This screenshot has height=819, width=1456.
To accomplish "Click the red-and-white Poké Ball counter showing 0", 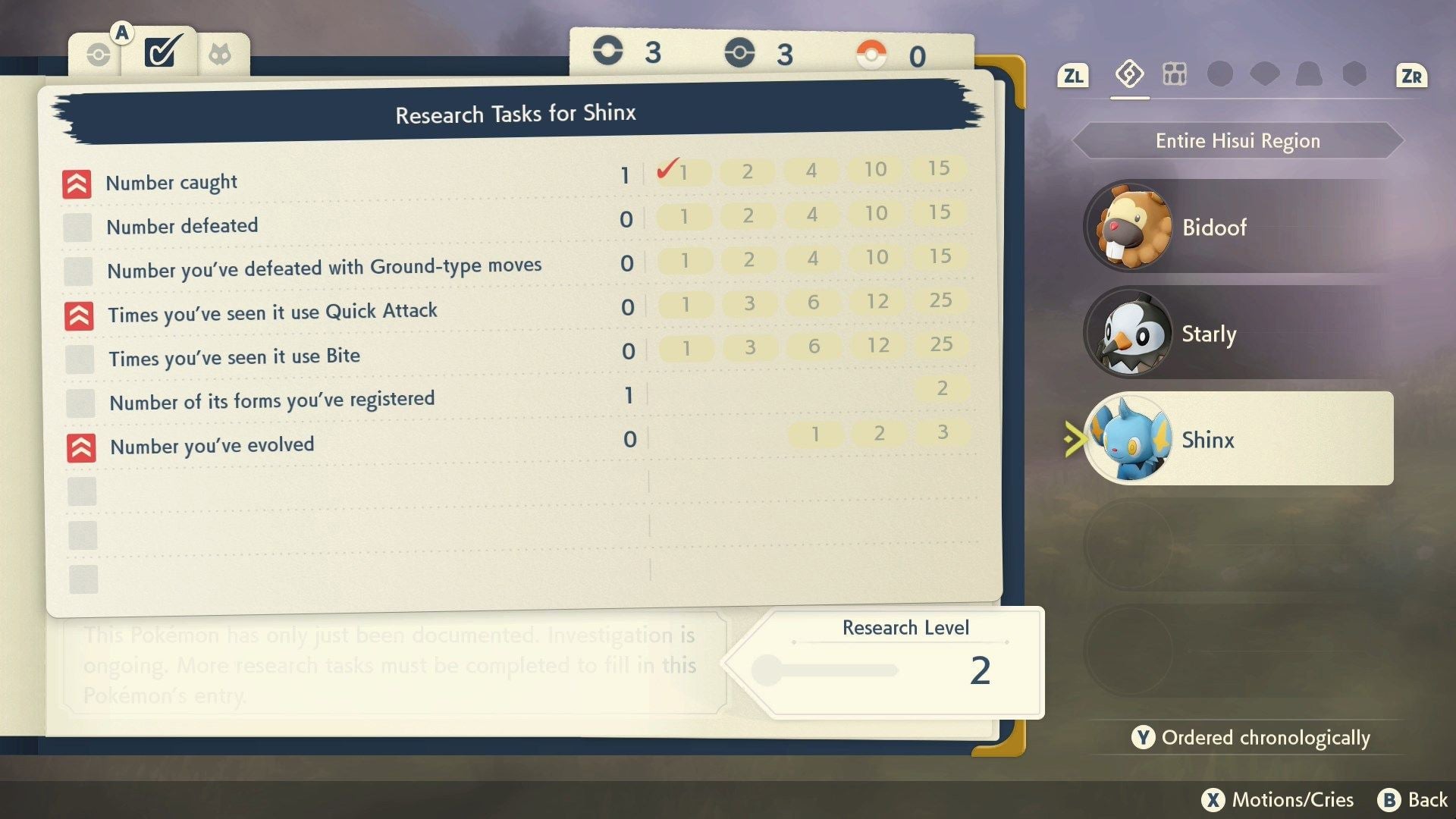I will [895, 53].
